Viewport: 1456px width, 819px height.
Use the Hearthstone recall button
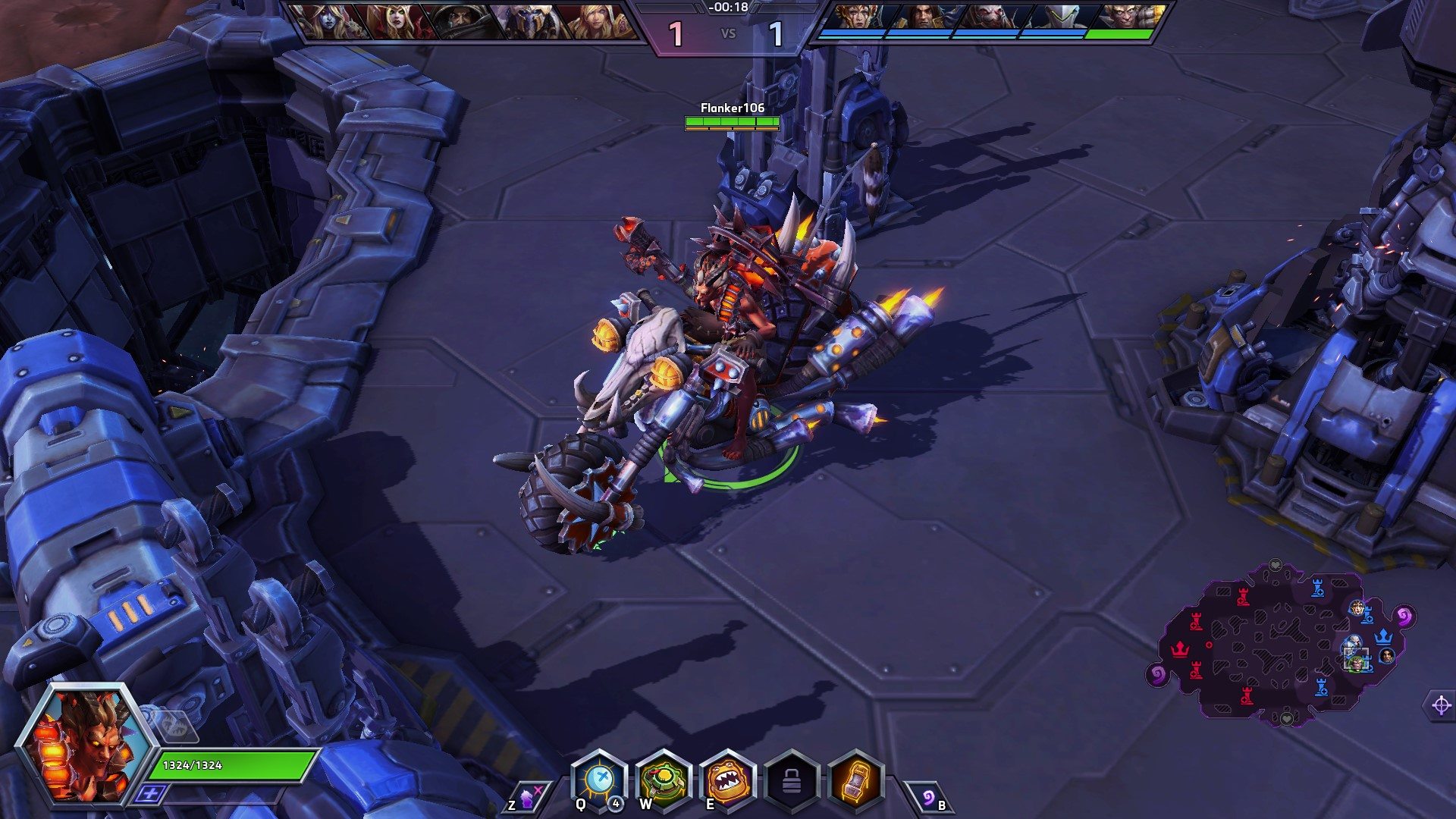[x=930, y=798]
